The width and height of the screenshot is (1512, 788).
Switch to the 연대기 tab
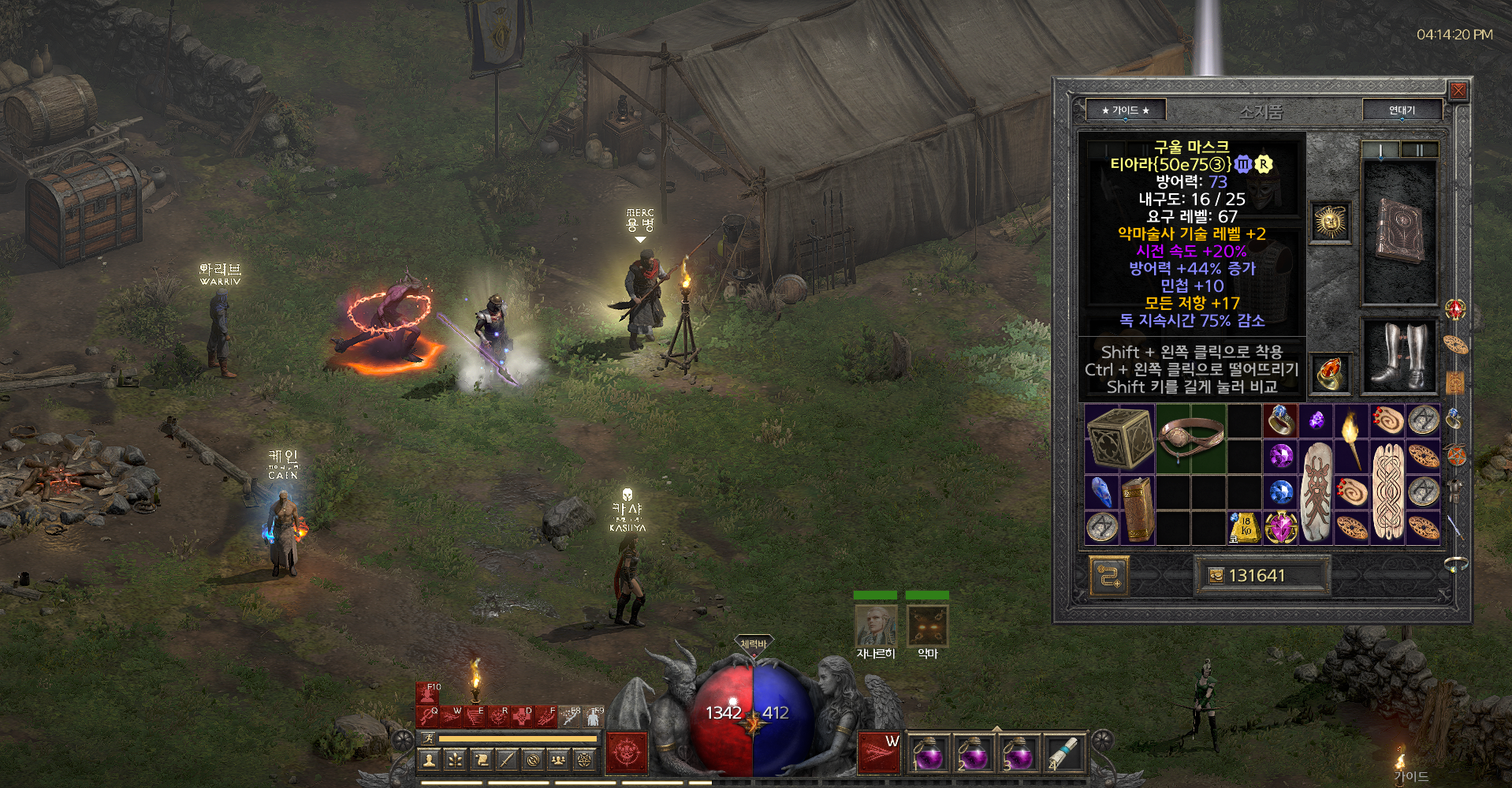coord(1402,110)
